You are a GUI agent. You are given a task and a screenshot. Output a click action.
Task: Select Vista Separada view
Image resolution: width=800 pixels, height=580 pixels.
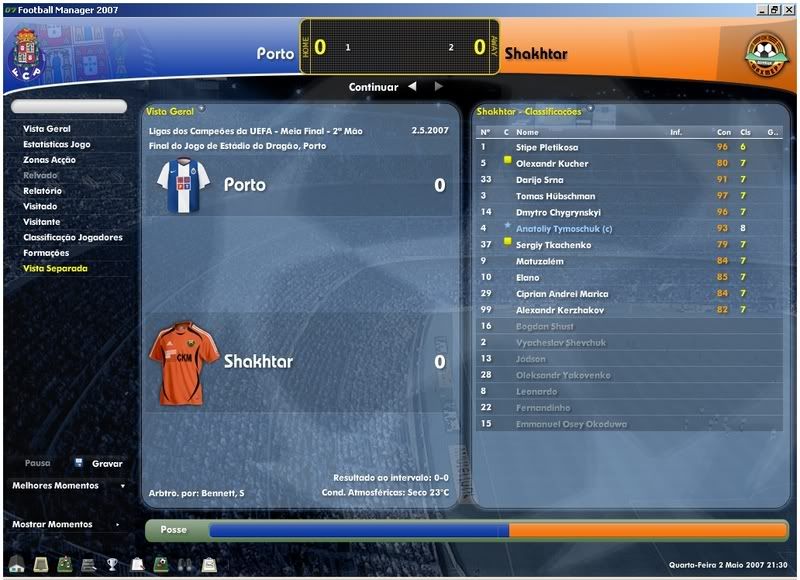(x=55, y=268)
